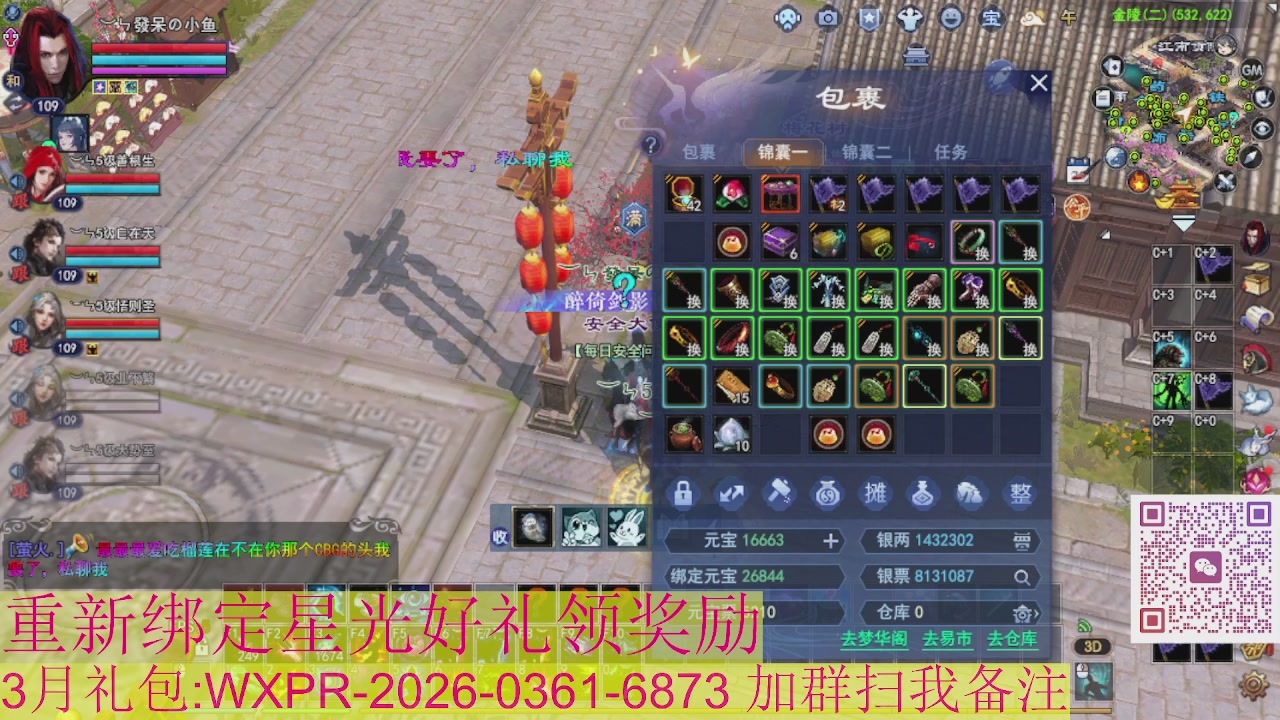Viewport: 1280px width, 720px height.
Task: Click 去梦华阁 link at panel bottom
Action: tap(875, 637)
